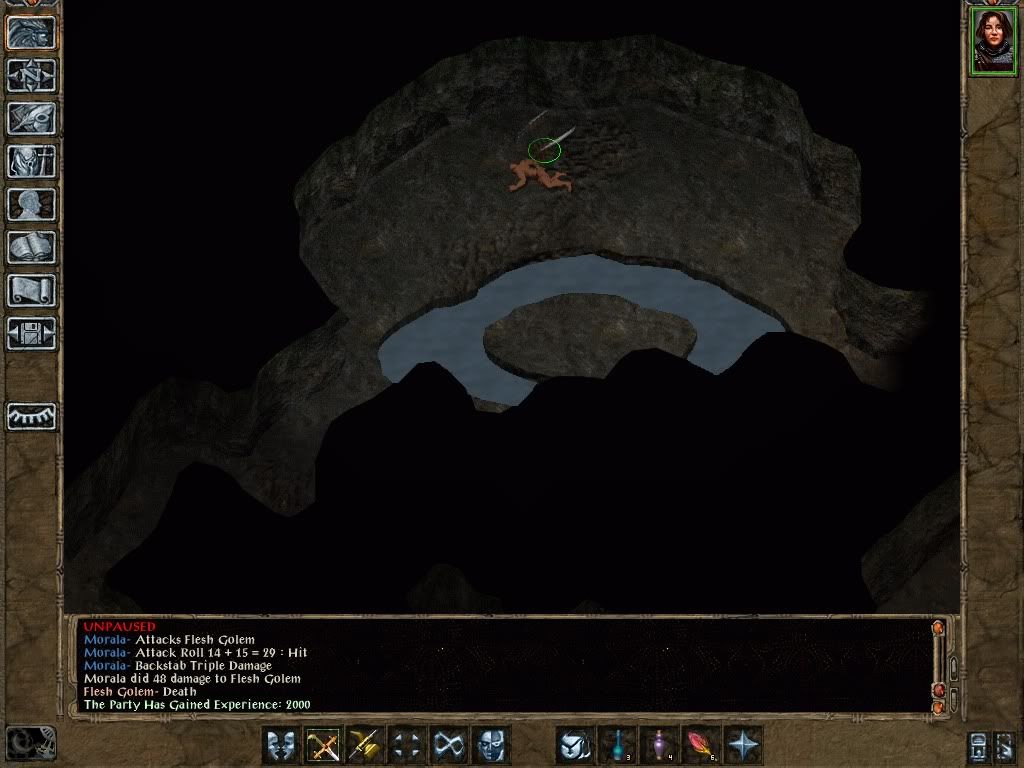Use the blue potion quick item
Viewport: 1024px width, 768px height.
(618, 745)
